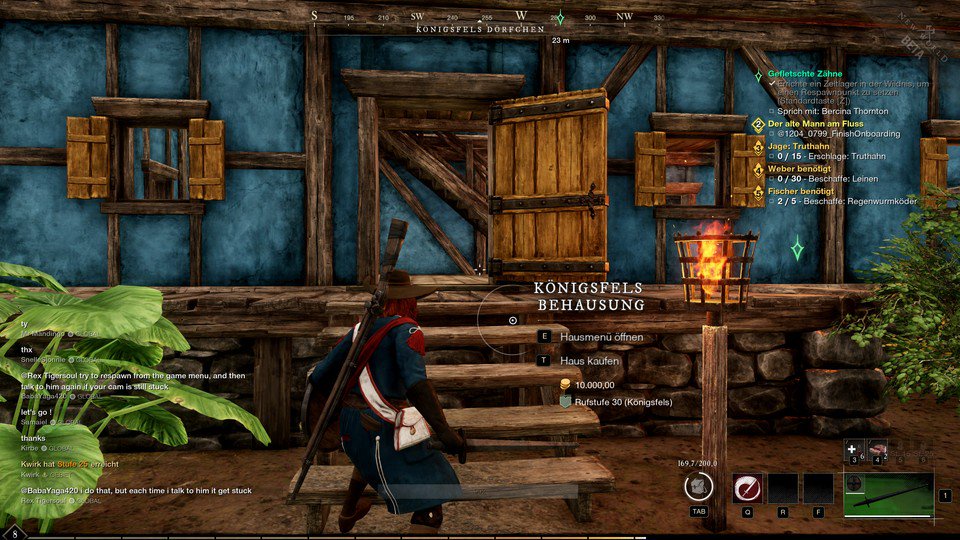This screenshot has height=540, width=960.
Task: Click the 'Weber benötigt' quest entry
Action: [x=801, y=169]
